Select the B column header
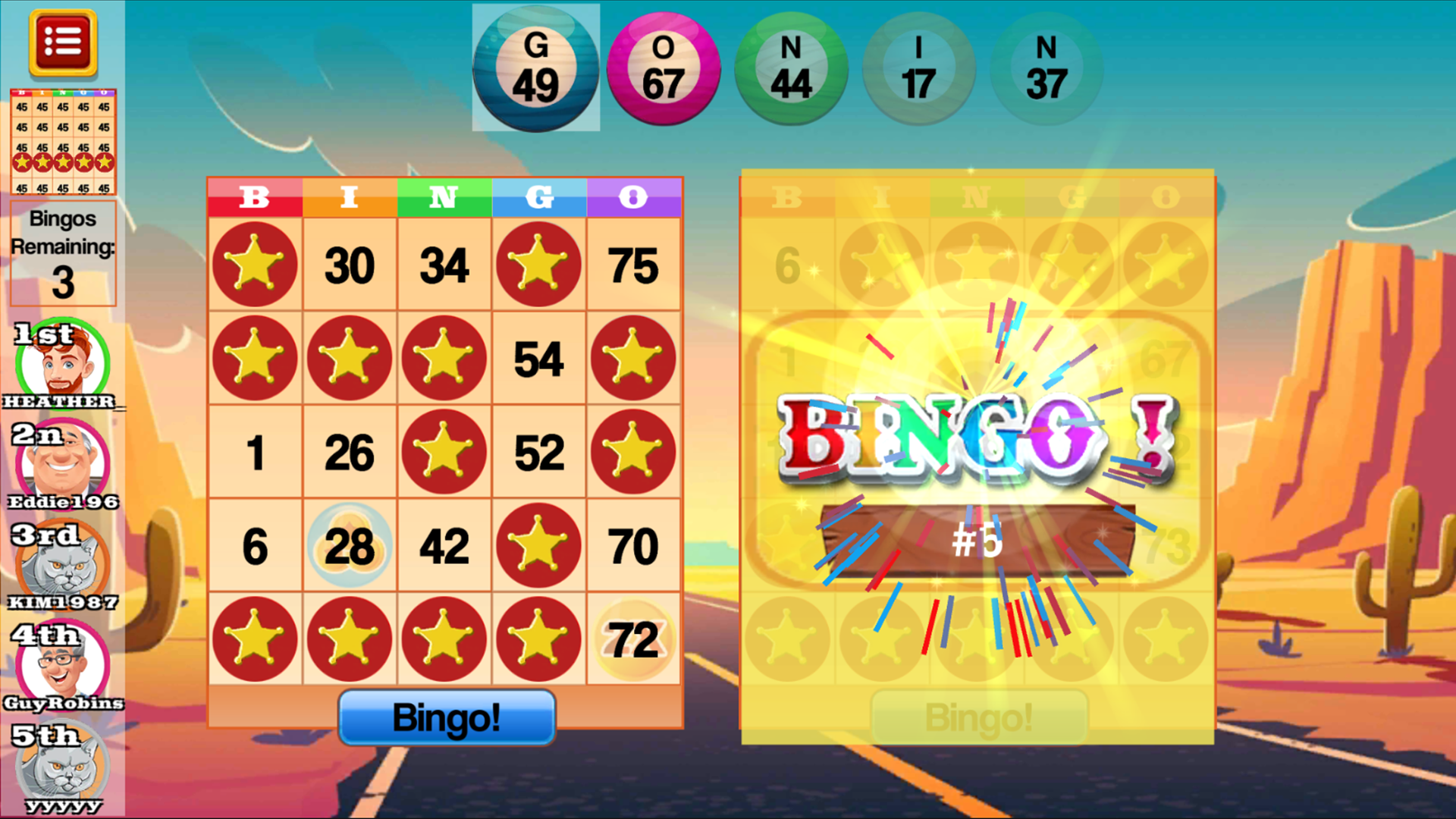 coord(255,199)
